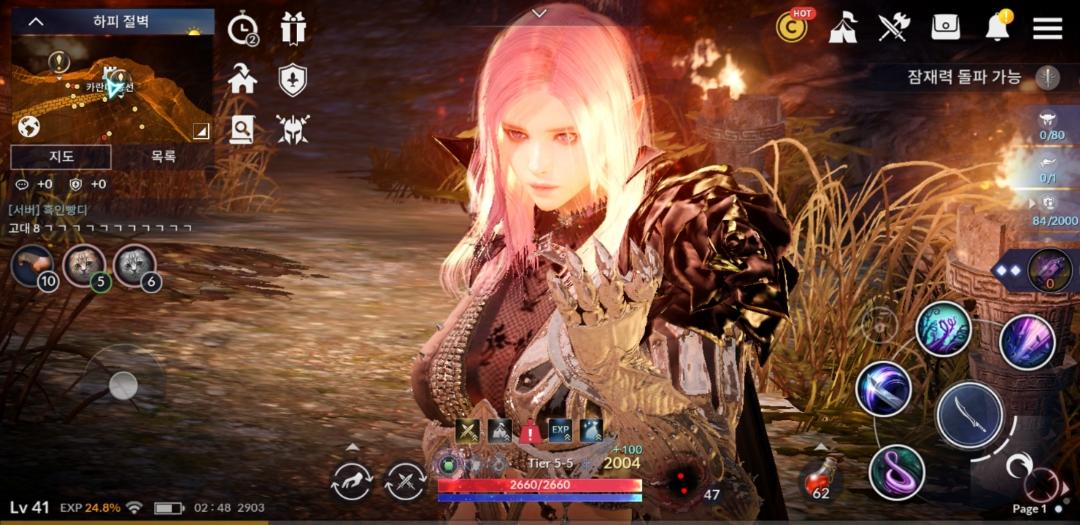Open the hamburger main menu
The image size is (1080, 525).
1047,28
